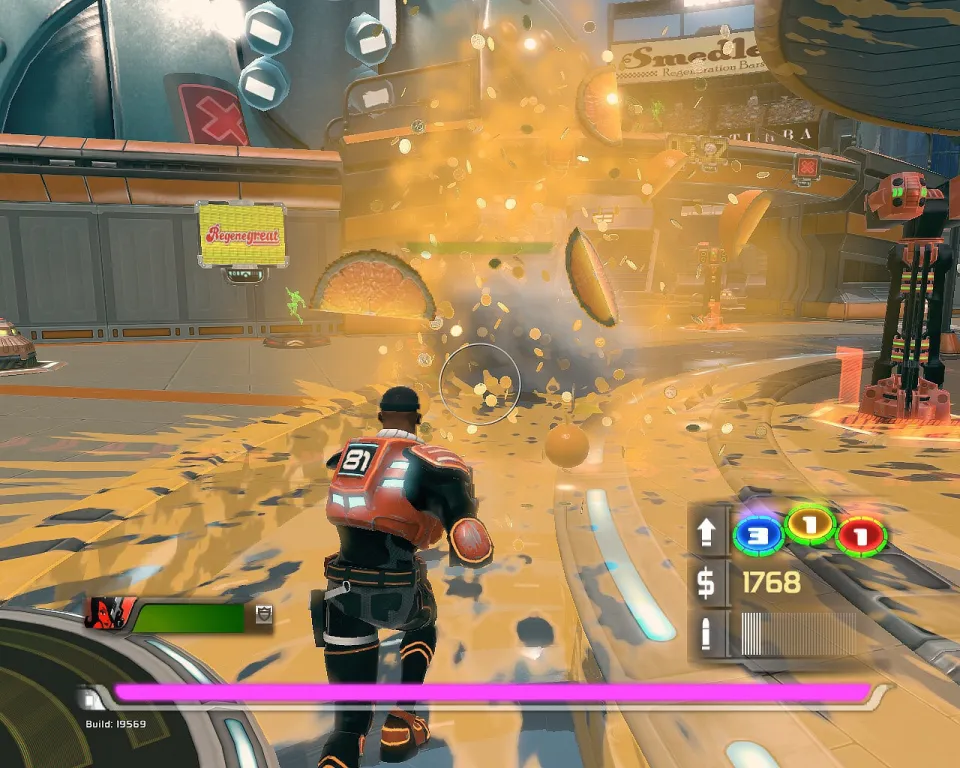This screenshot has width=960, height=768.
Task: Select the blue level 3 skill icon
Action: pyautogui.click(x=757, y=535)
